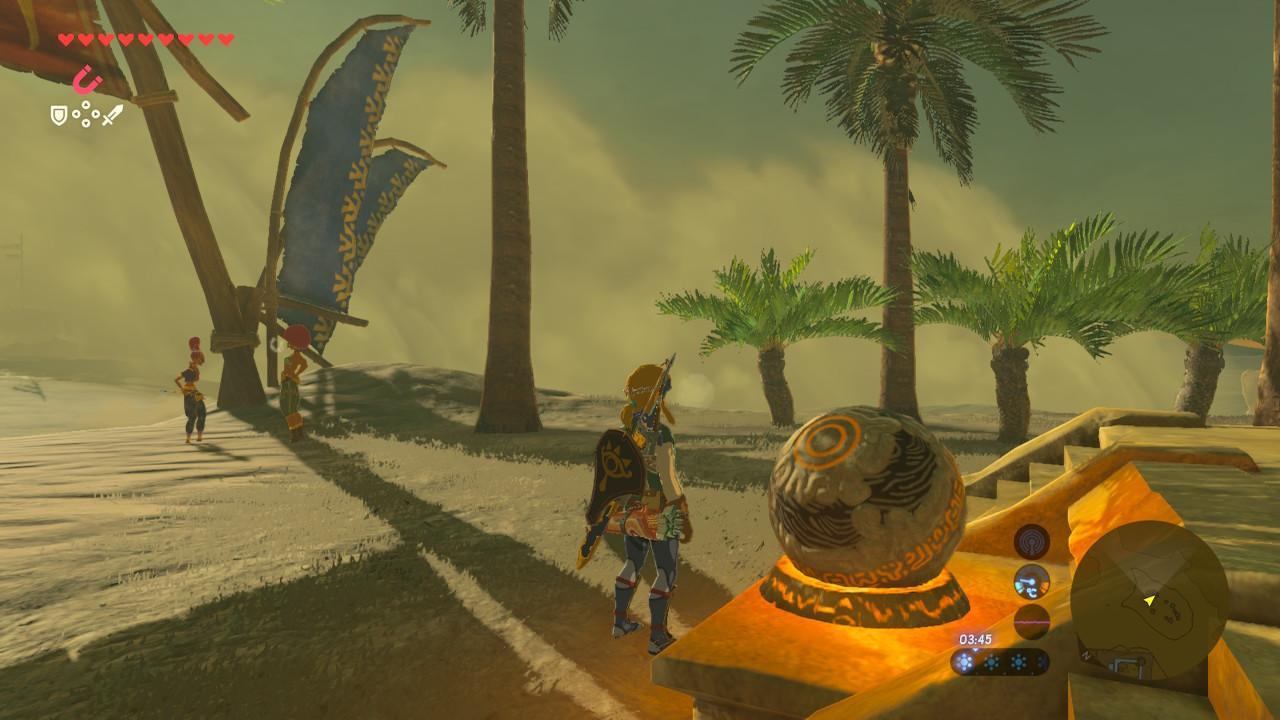Open the shield quick-select icon

tap(59, 116)
